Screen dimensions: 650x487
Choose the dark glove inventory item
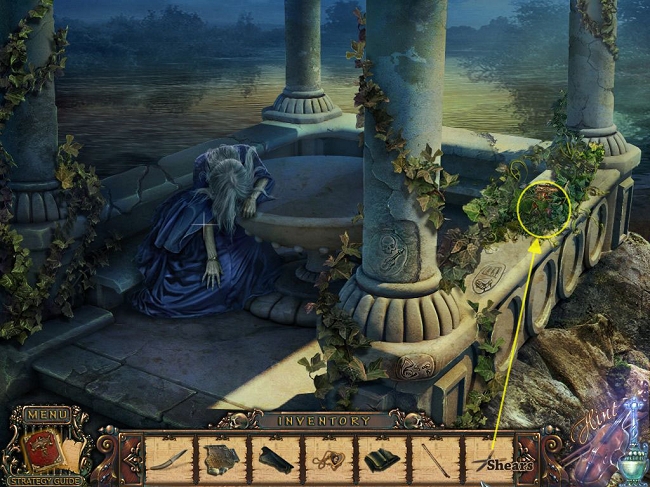pyautogui.click(x=274, y=459)
